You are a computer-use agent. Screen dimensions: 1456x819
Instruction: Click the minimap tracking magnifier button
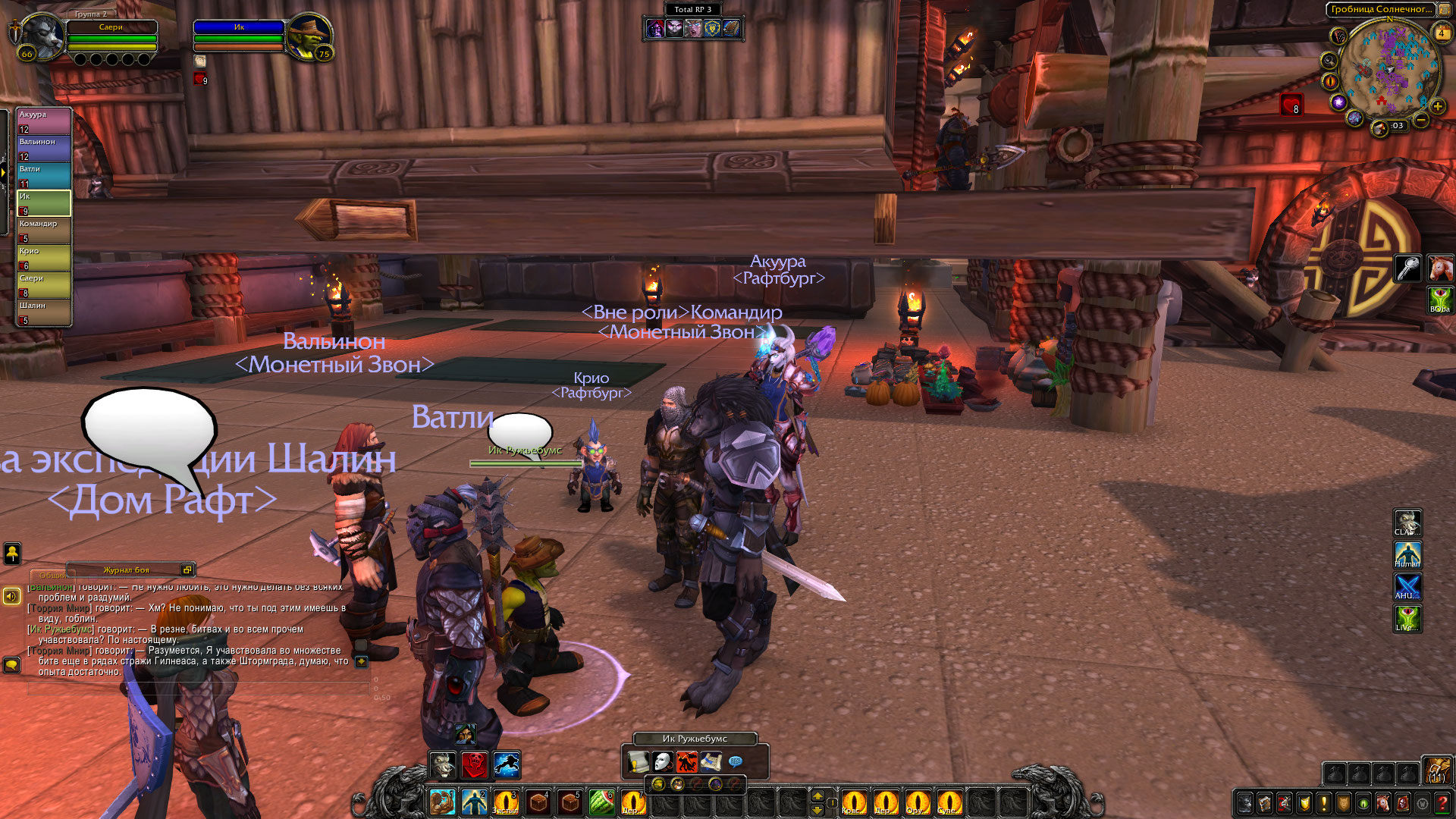point(1329,61)
